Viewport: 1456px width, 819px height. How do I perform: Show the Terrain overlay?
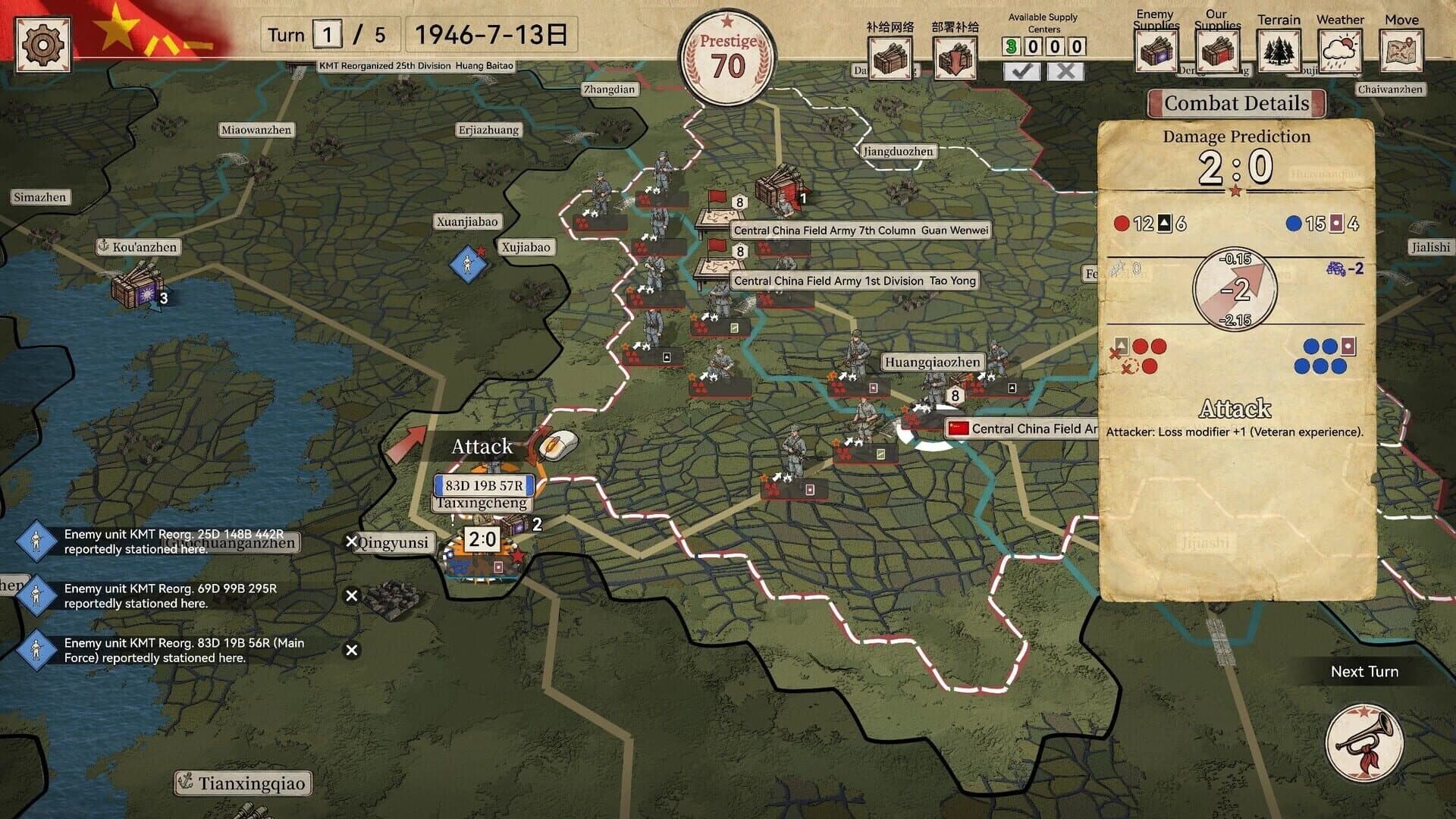1279,51
